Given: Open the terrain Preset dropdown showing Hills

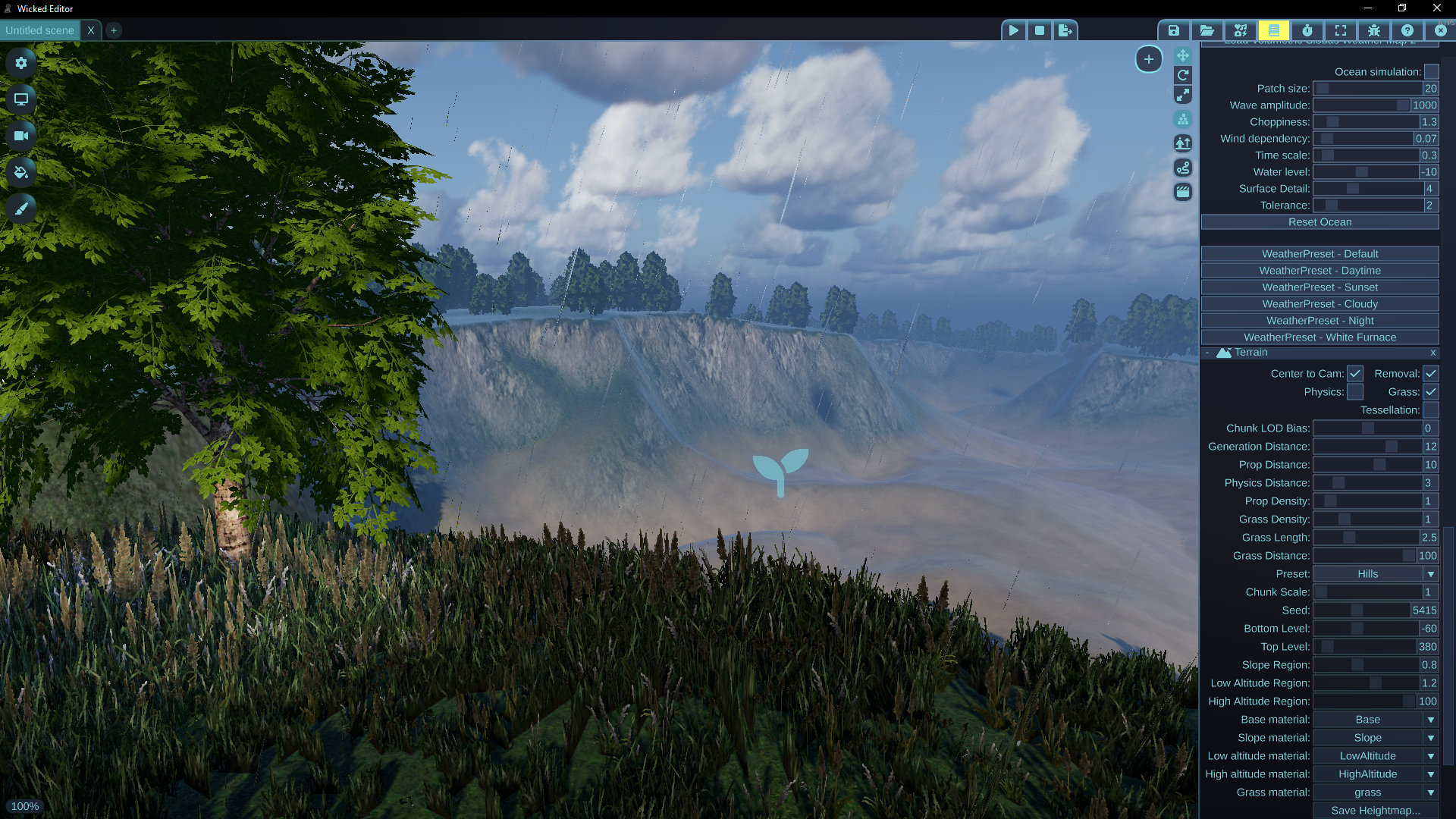Looking at the screenshot, I should tap(1375, 574).
